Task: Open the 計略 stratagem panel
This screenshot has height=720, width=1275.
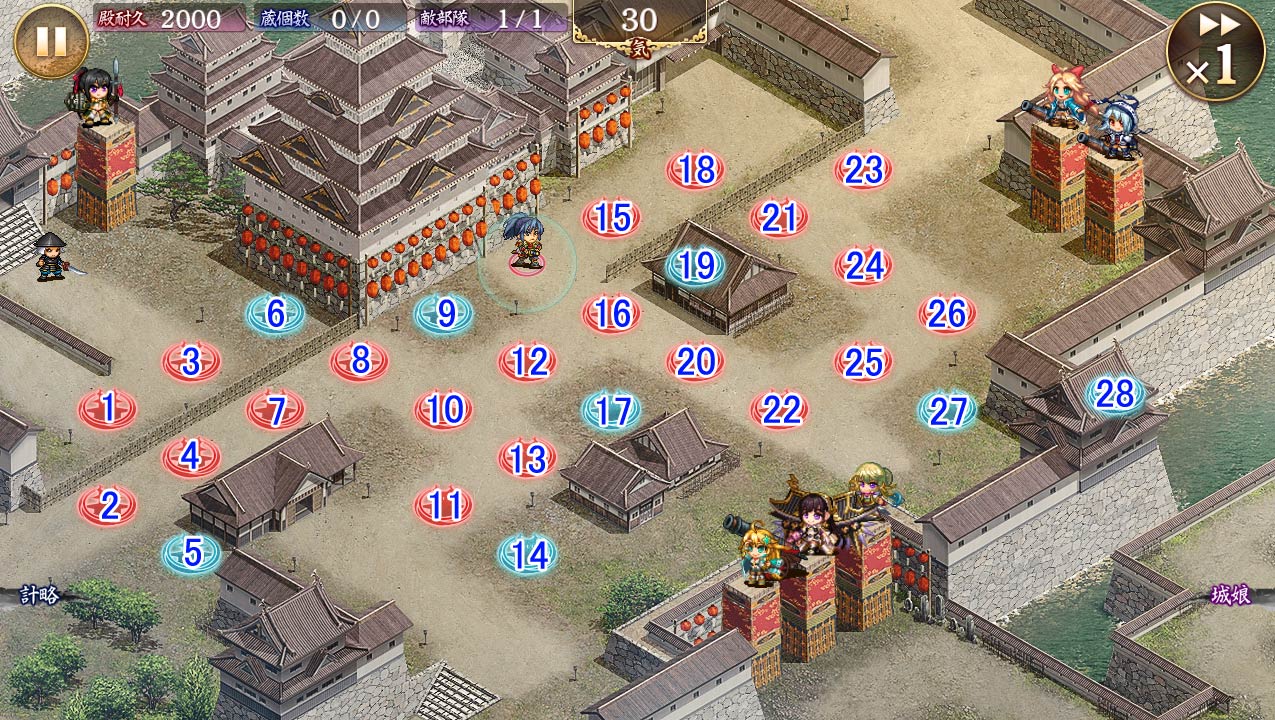Action: 41,596
